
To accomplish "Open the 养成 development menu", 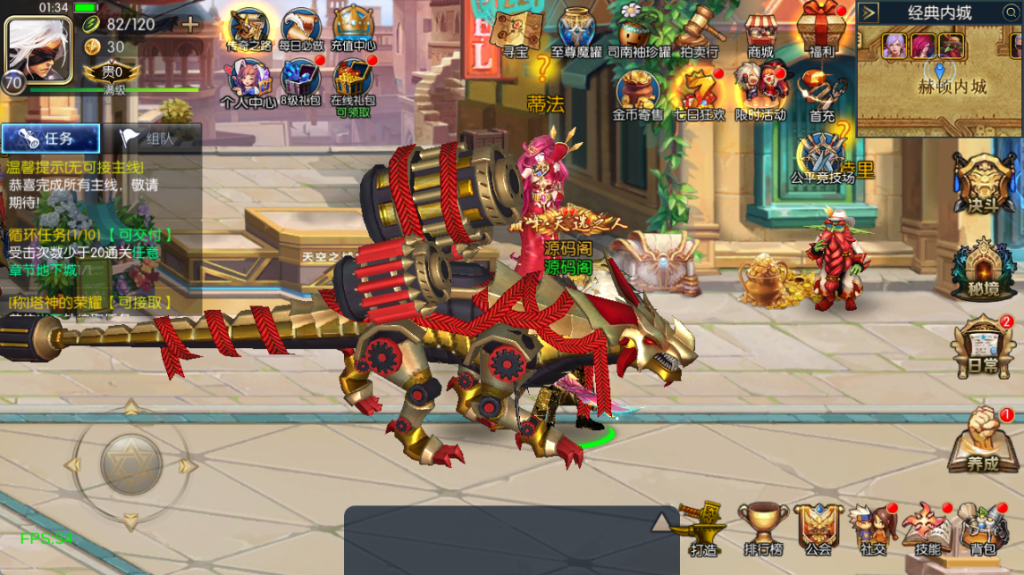I will tap(984, 440).
